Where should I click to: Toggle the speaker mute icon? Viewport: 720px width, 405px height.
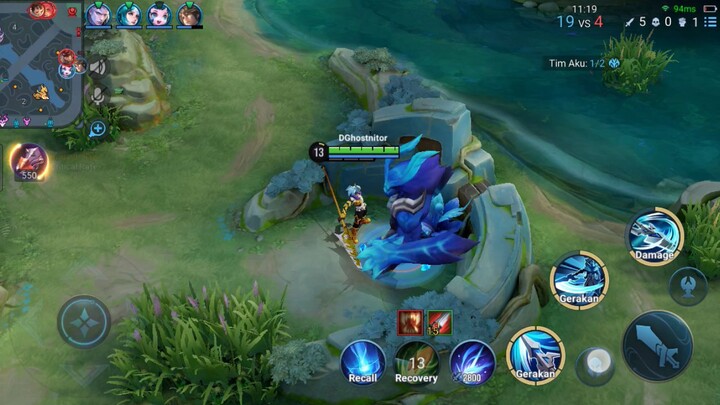click(97, 67)
